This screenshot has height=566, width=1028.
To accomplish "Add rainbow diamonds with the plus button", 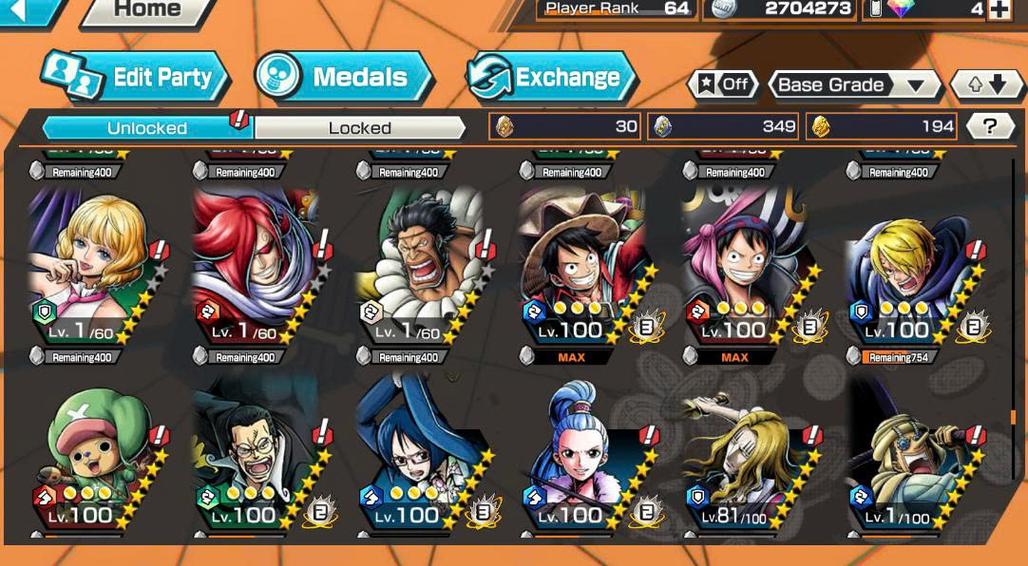I will tap(998, 10).
